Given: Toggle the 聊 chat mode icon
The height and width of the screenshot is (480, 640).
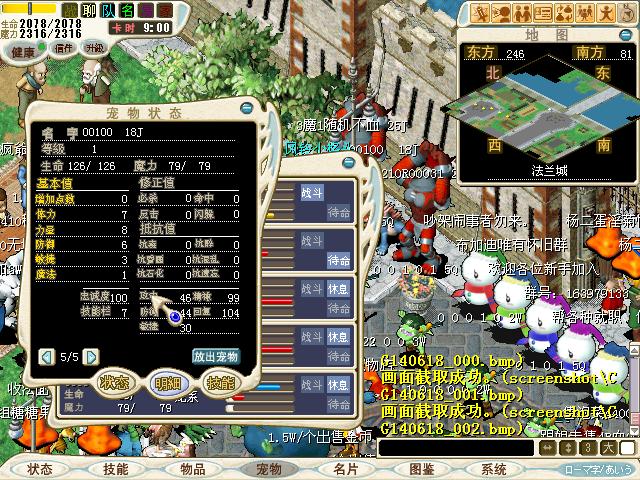Looking at the screenshot, I should pyautogui.click(x=89, y=10).
